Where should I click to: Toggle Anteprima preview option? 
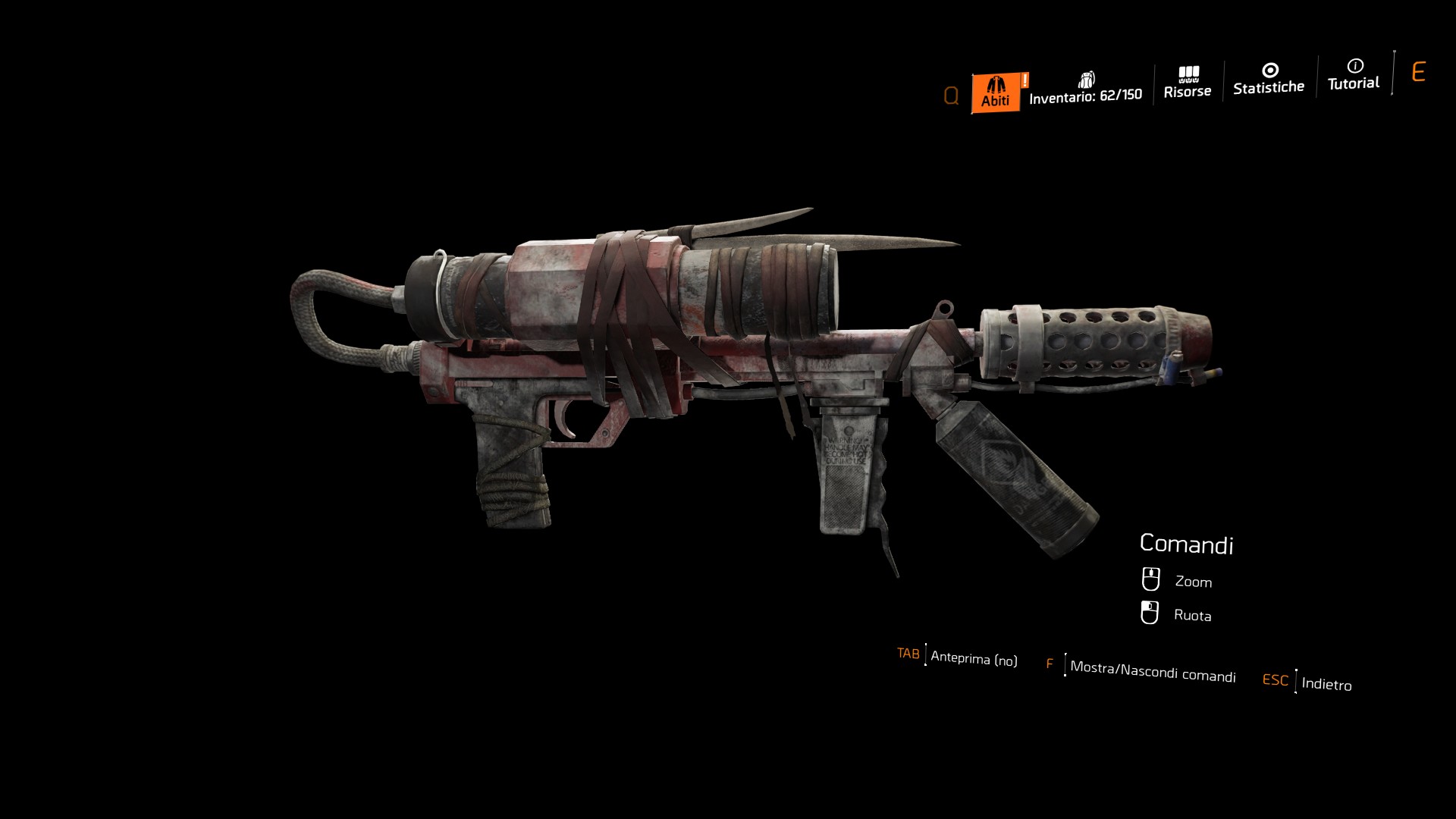click(973, 658)
